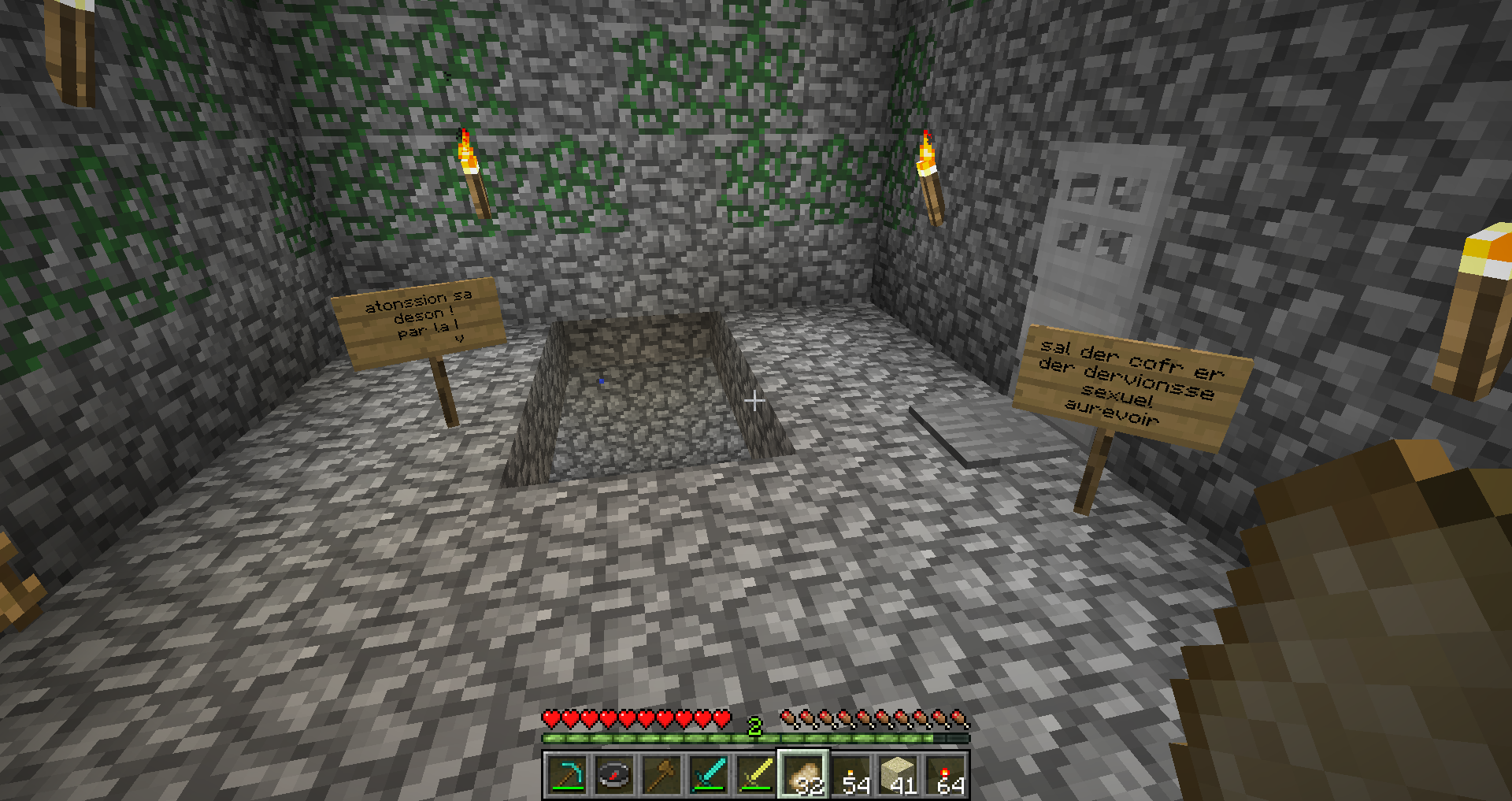
Task: Select the redstone torch stack slot
Action: coord(946,775)
